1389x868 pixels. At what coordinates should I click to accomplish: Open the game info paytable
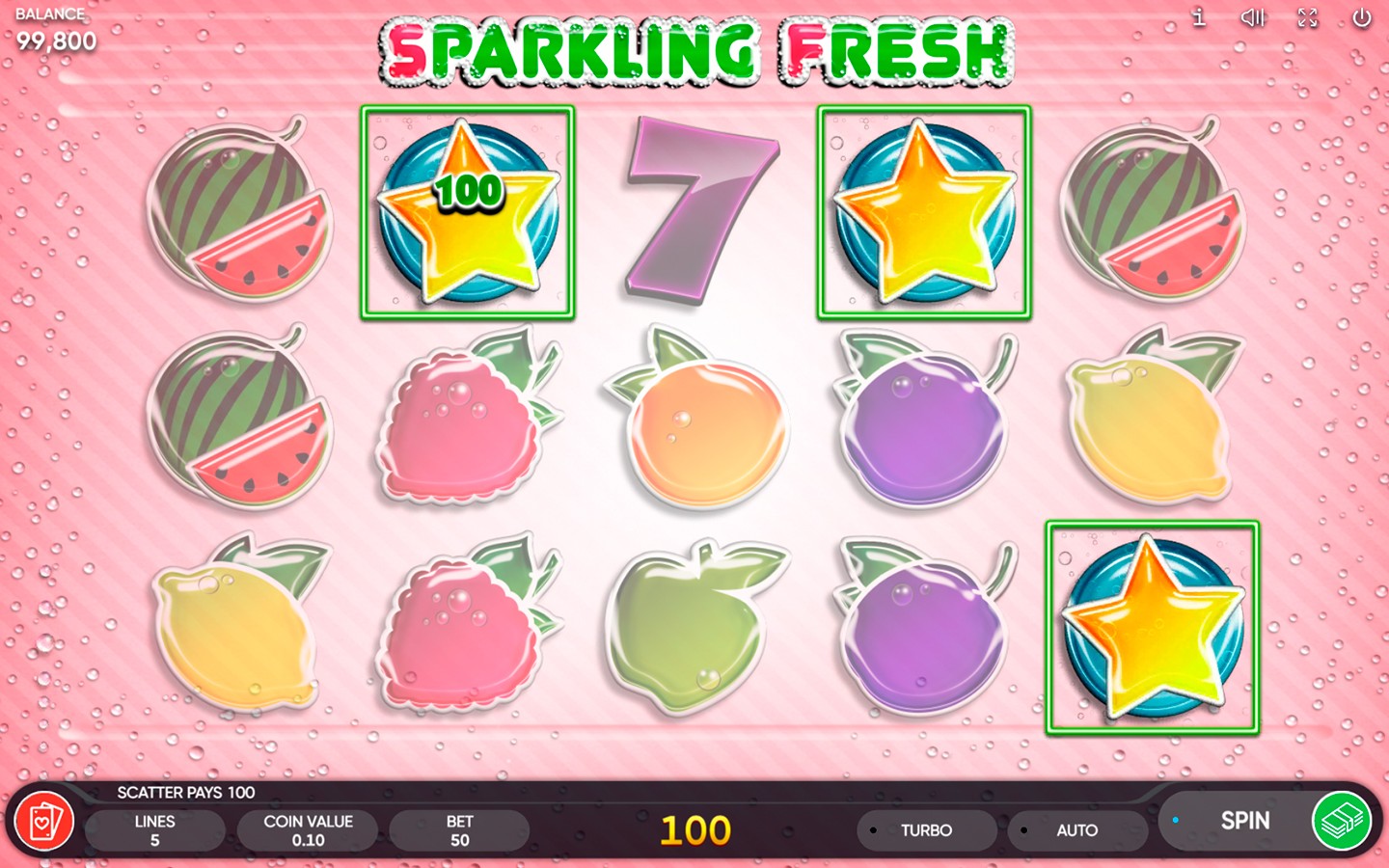tap(1198, 17)
